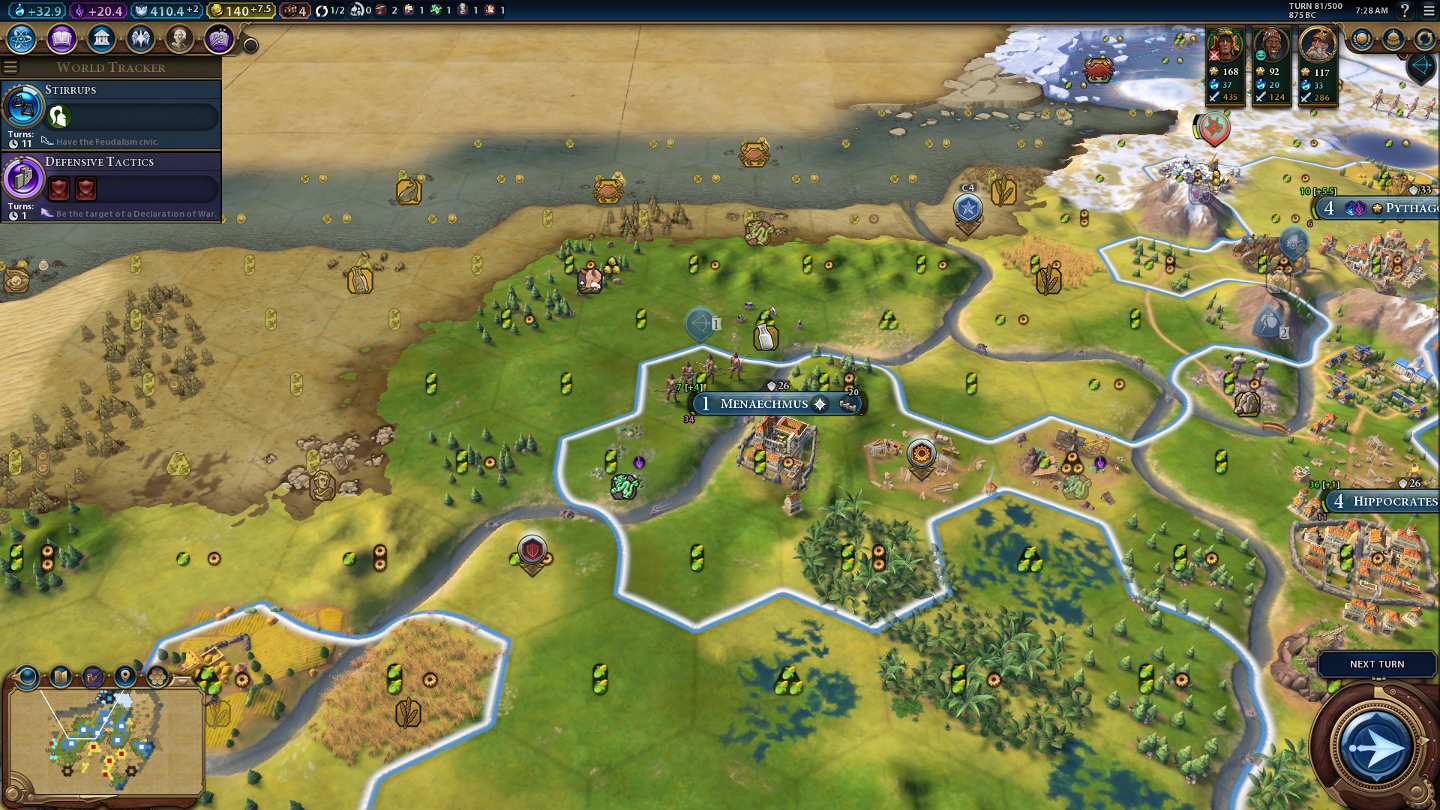
Task: Open the map pin tool
Action: coord(125,677)
